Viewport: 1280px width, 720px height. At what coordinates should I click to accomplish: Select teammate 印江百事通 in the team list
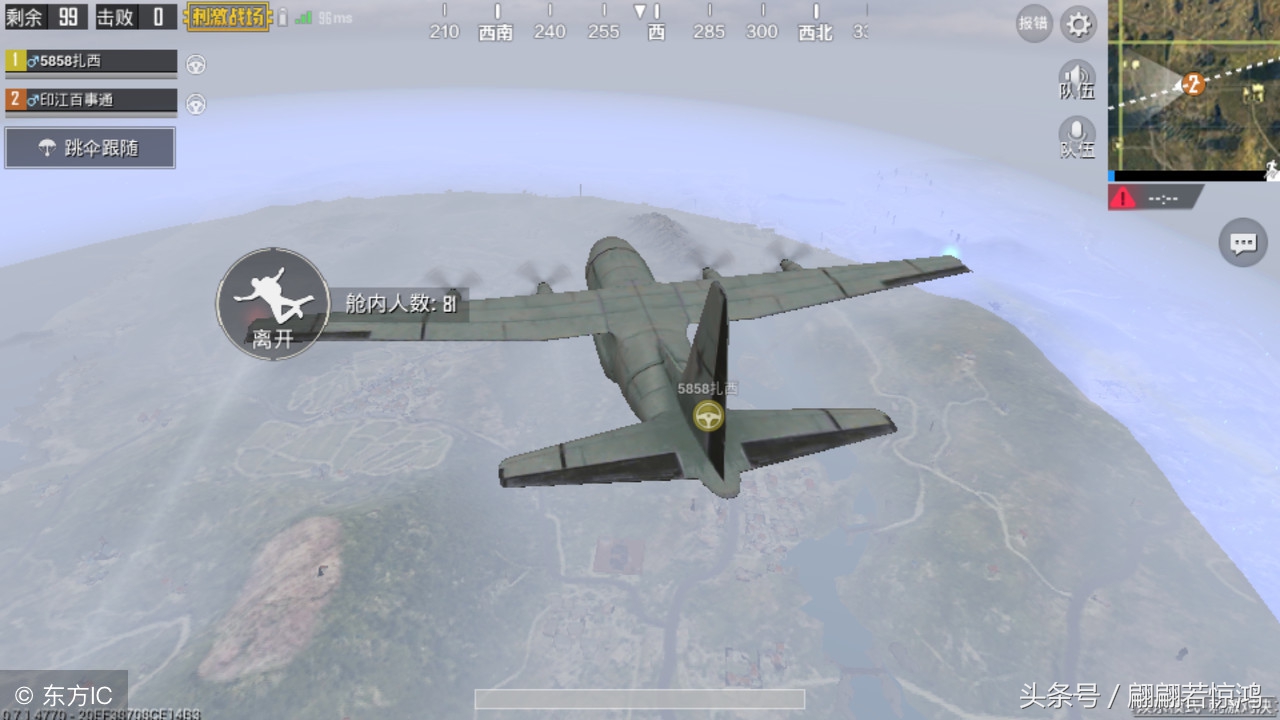click(x=92, y=100)
